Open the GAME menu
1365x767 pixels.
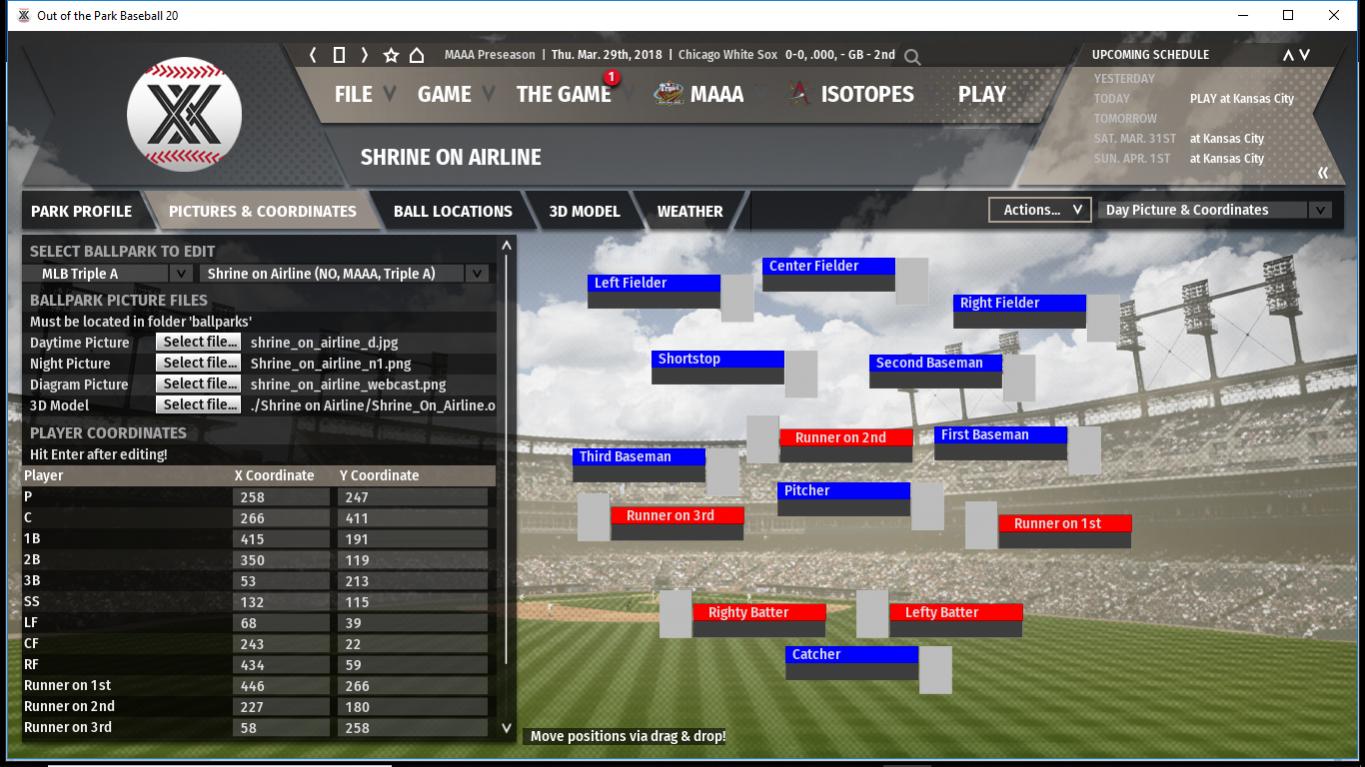[x=444, y=94]
